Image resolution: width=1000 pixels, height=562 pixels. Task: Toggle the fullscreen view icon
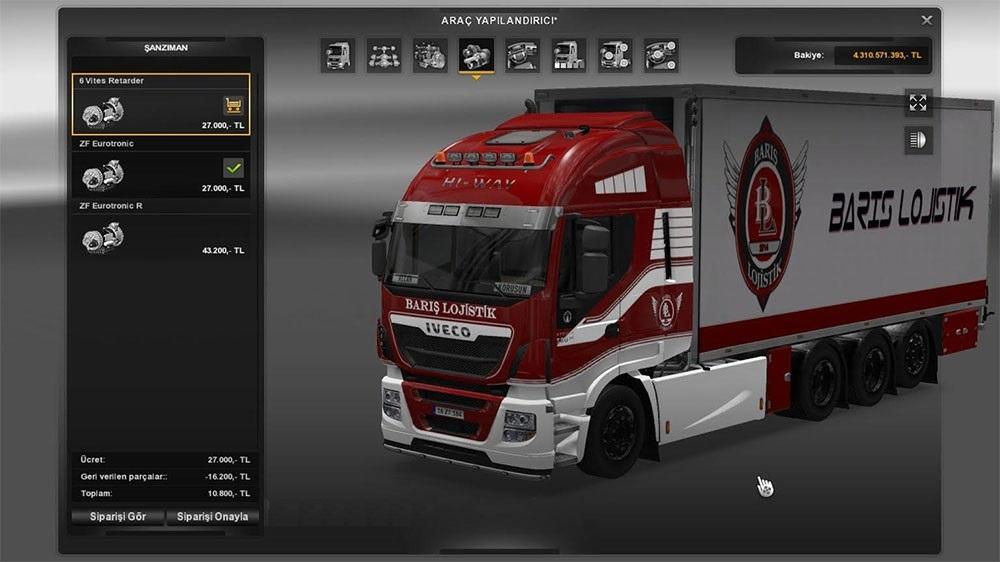click(x=918, y=101)
